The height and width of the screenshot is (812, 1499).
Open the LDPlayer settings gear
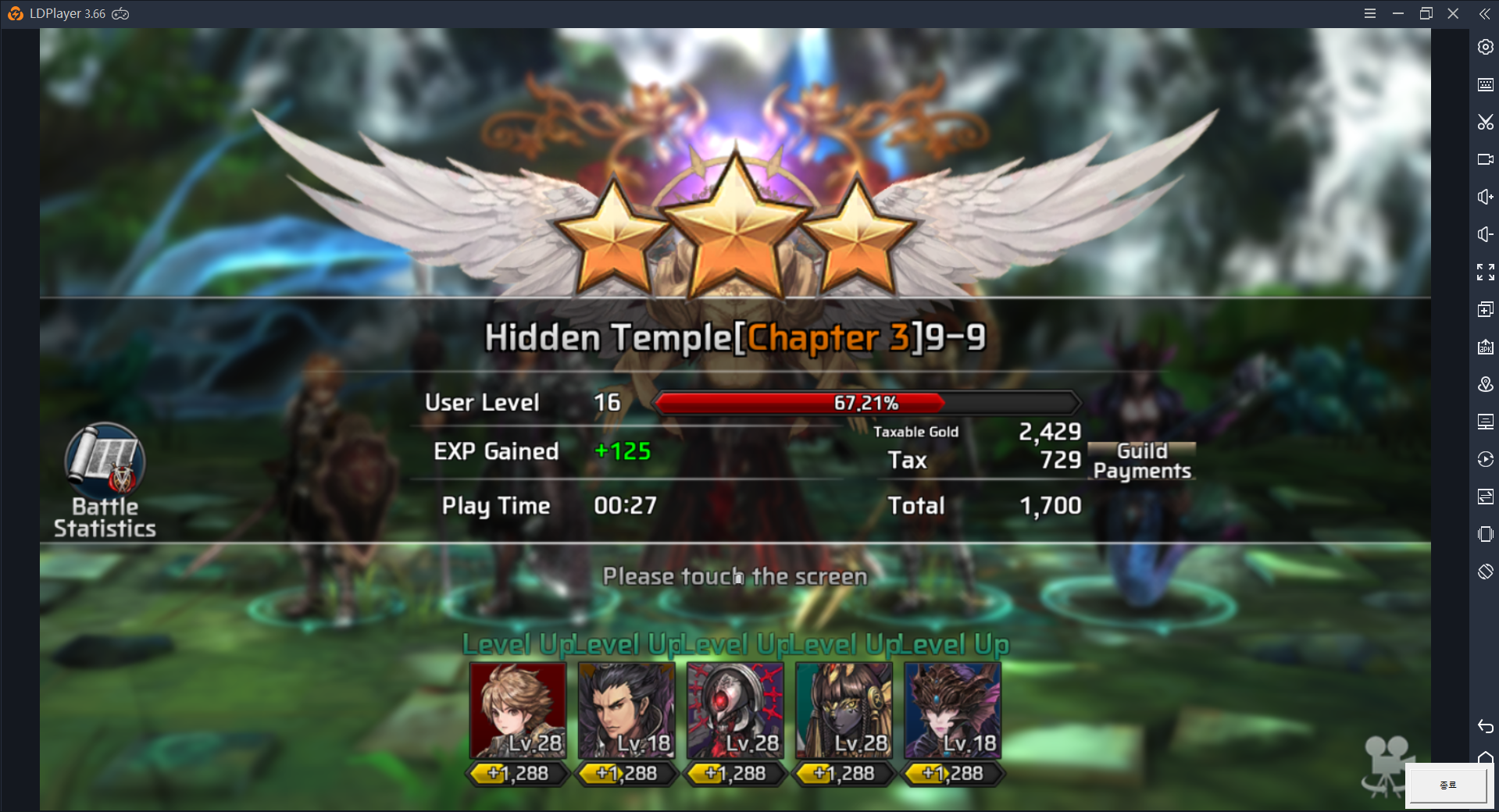1485,47
